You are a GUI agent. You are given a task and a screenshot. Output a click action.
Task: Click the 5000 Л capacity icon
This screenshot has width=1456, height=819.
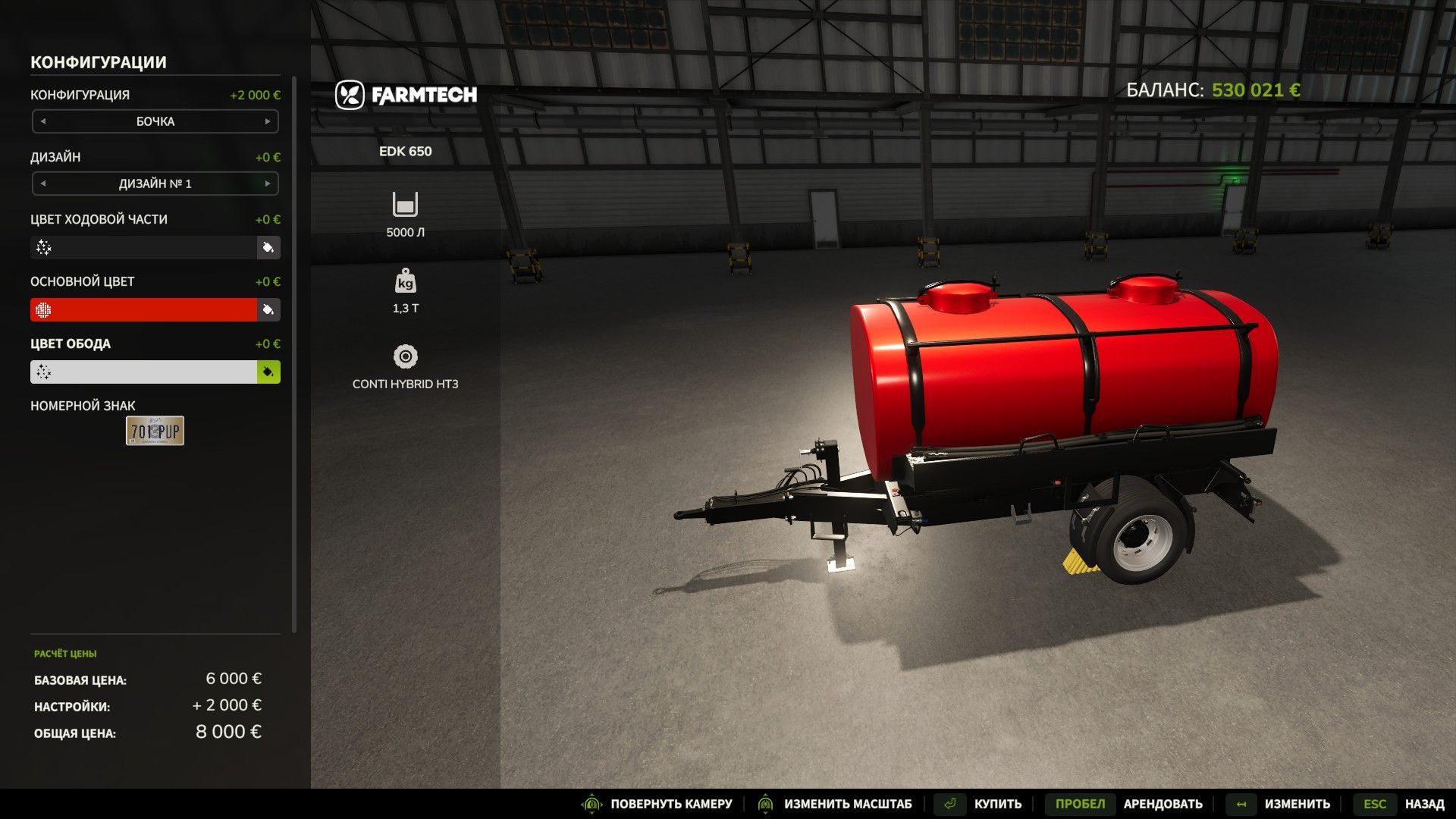pos(406,205)
